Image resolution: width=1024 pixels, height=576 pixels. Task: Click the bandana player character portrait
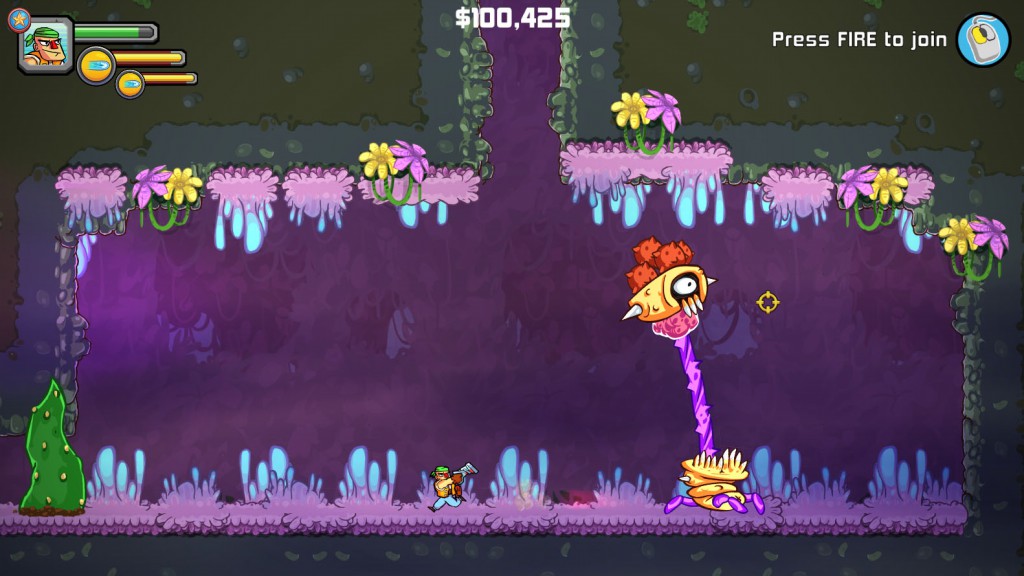tap(46, 46)
